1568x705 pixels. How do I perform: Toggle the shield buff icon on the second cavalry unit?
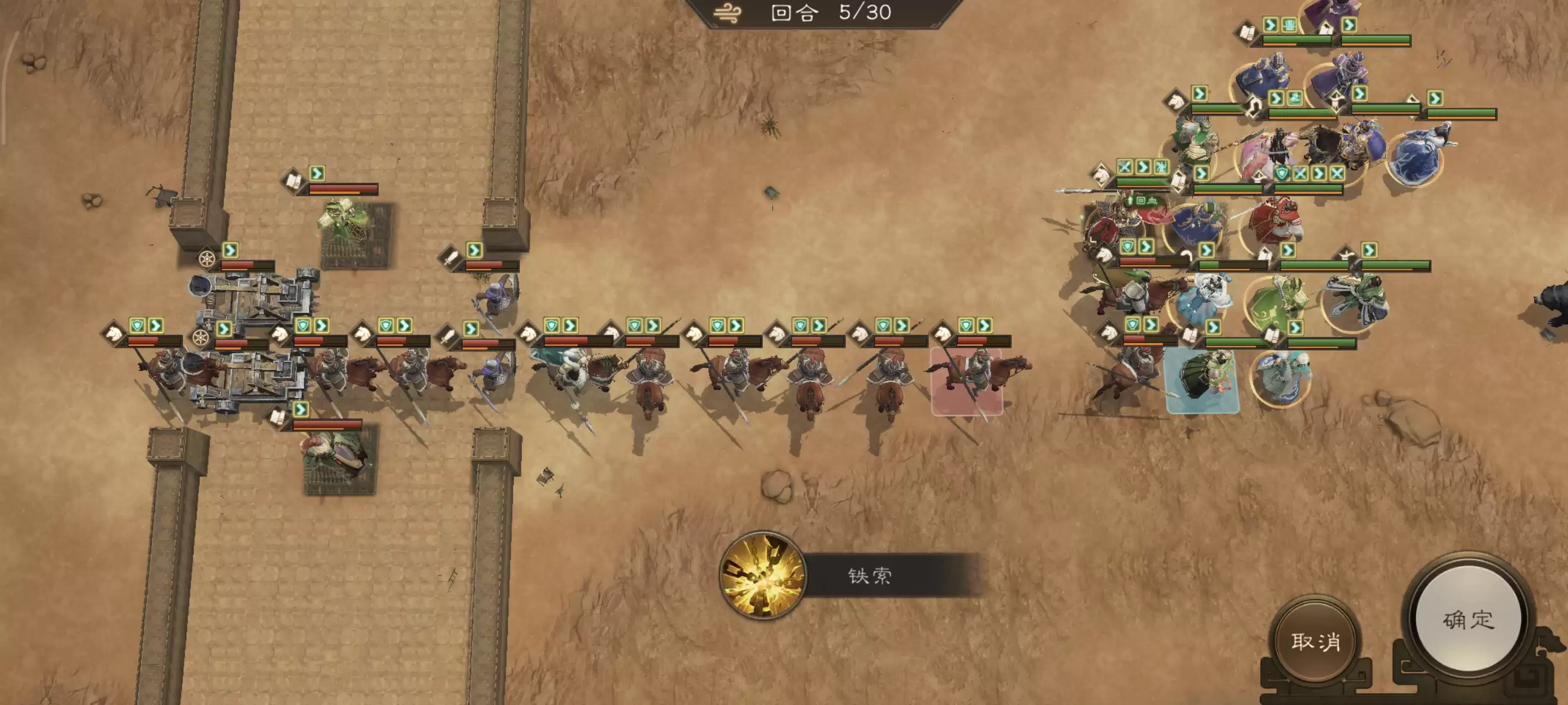coord(303,325)
